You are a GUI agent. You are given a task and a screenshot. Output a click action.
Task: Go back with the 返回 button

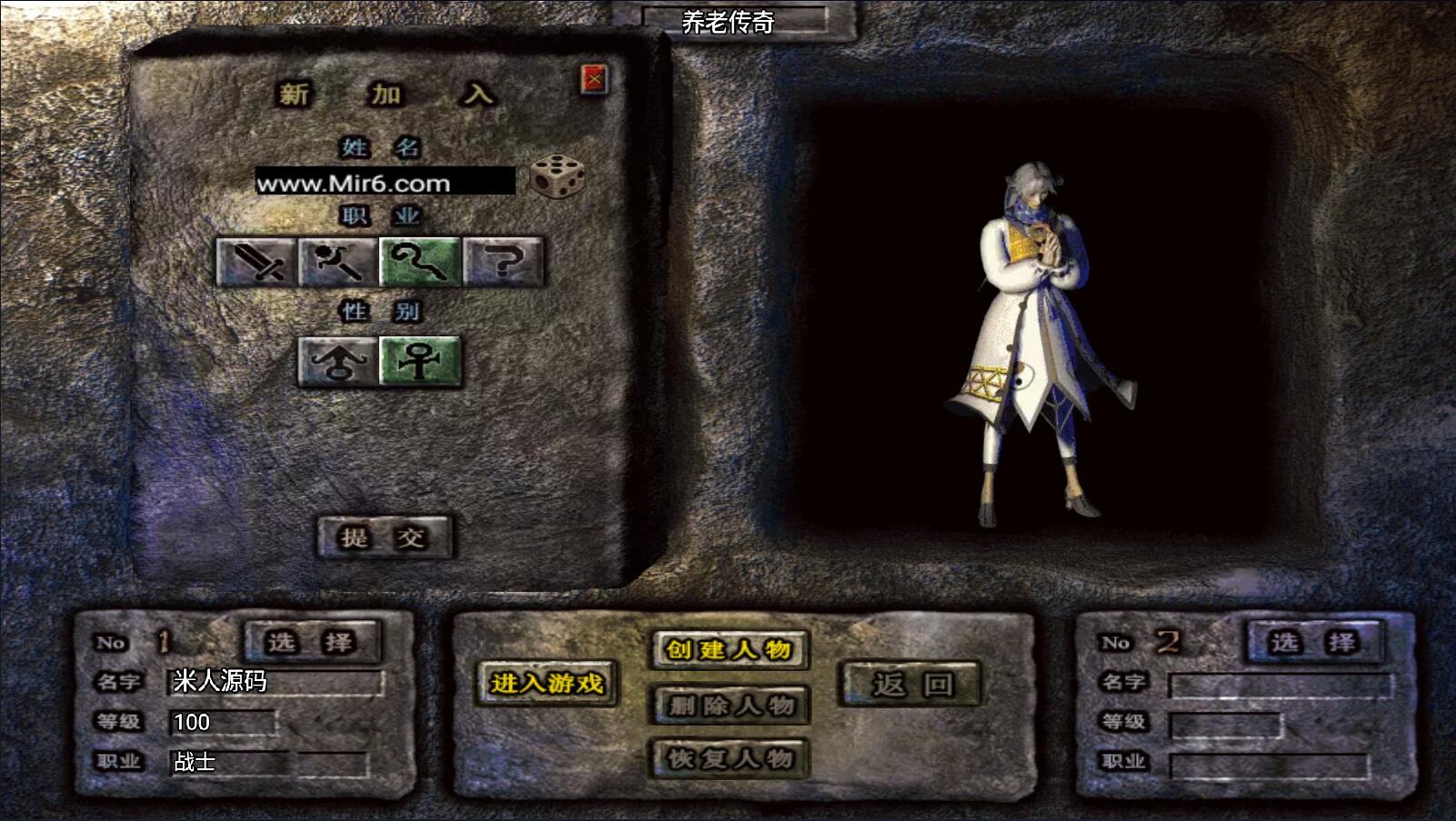910,684
